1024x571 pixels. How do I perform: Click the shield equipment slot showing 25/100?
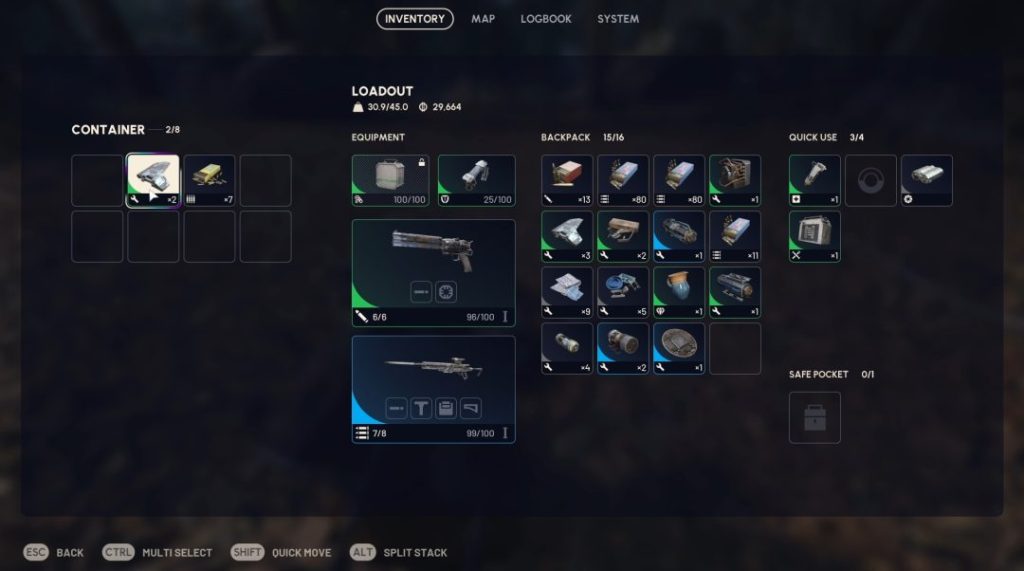476,180
